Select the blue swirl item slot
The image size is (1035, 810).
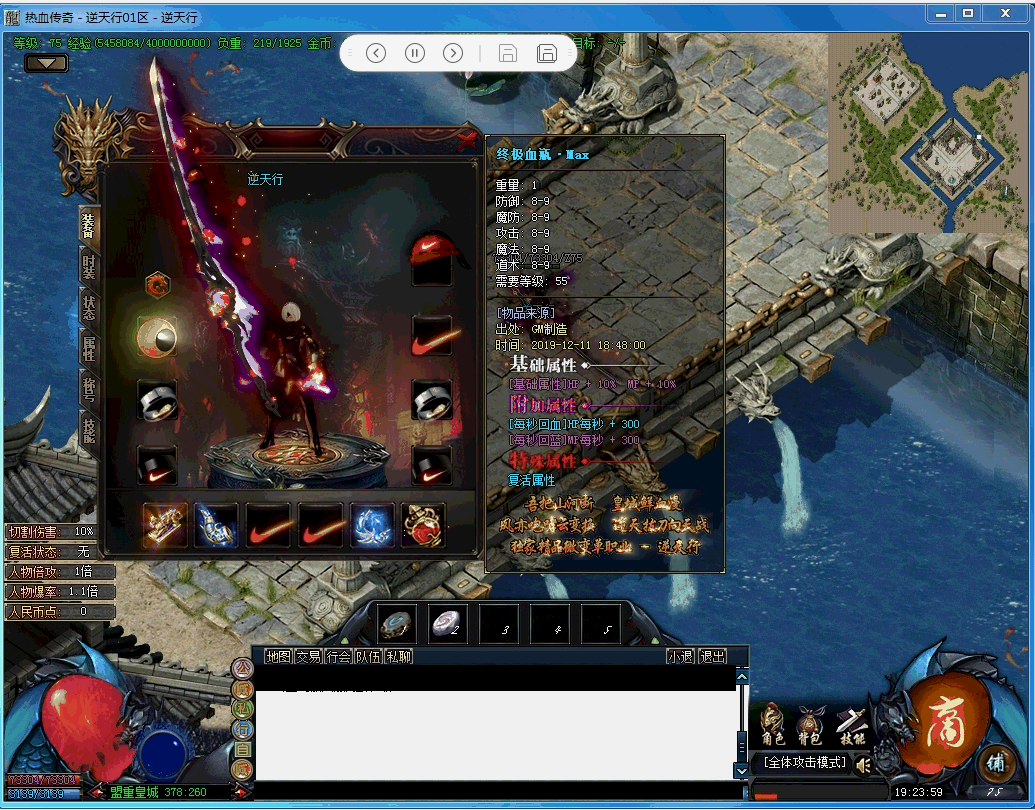[371, 525]
